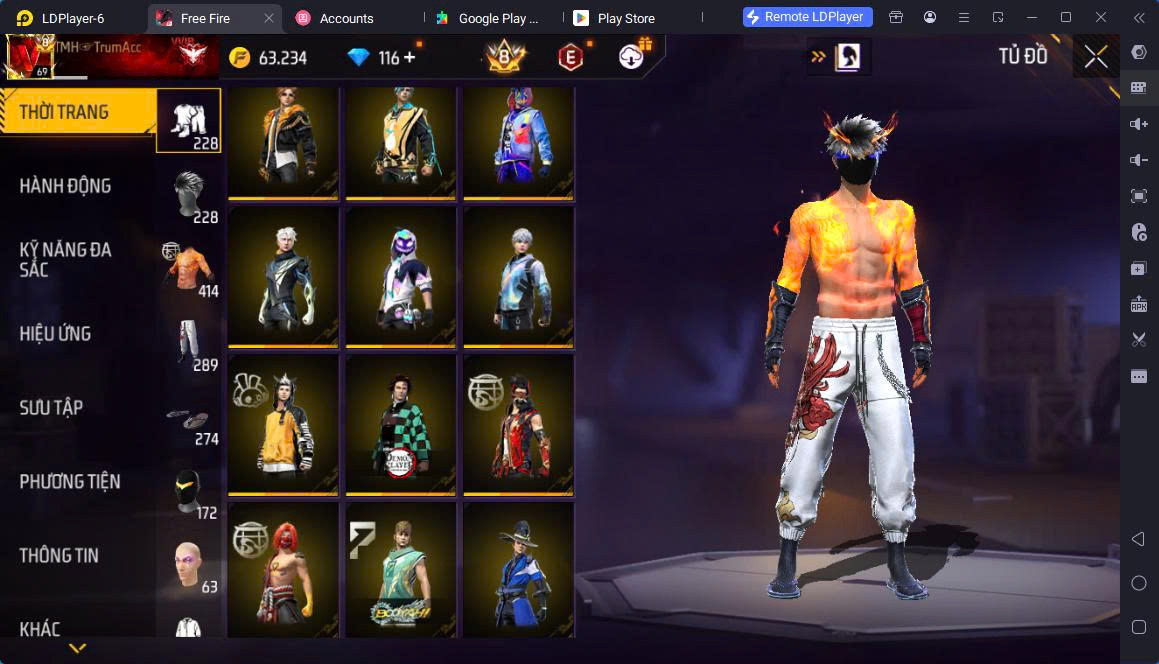Open the Remote LDPlayer button
The height and width of the screenshot is (664, 1159).
coord(808,17)
